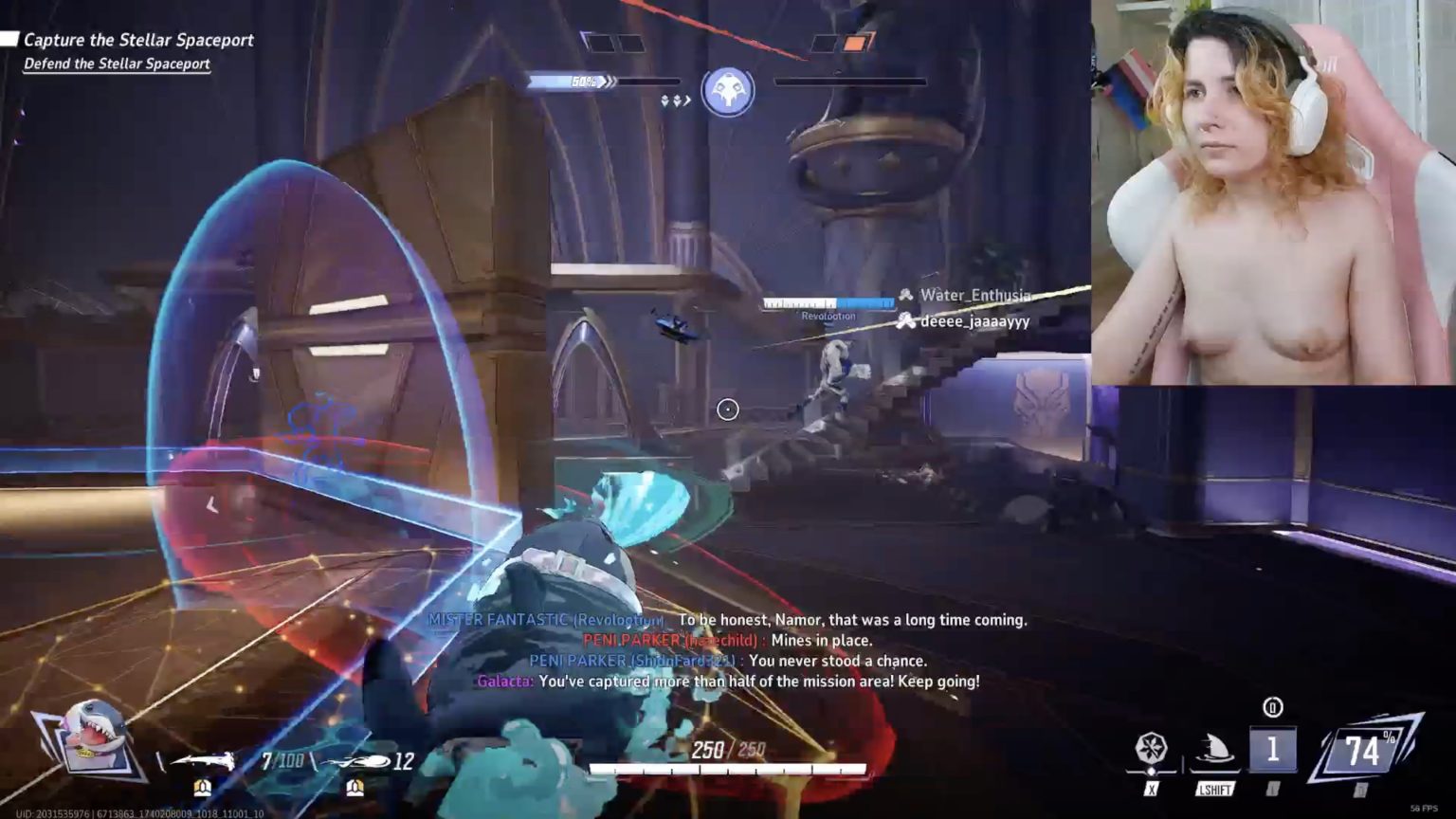Activate the snowflake team-up ability icon

pos(1152,751)
